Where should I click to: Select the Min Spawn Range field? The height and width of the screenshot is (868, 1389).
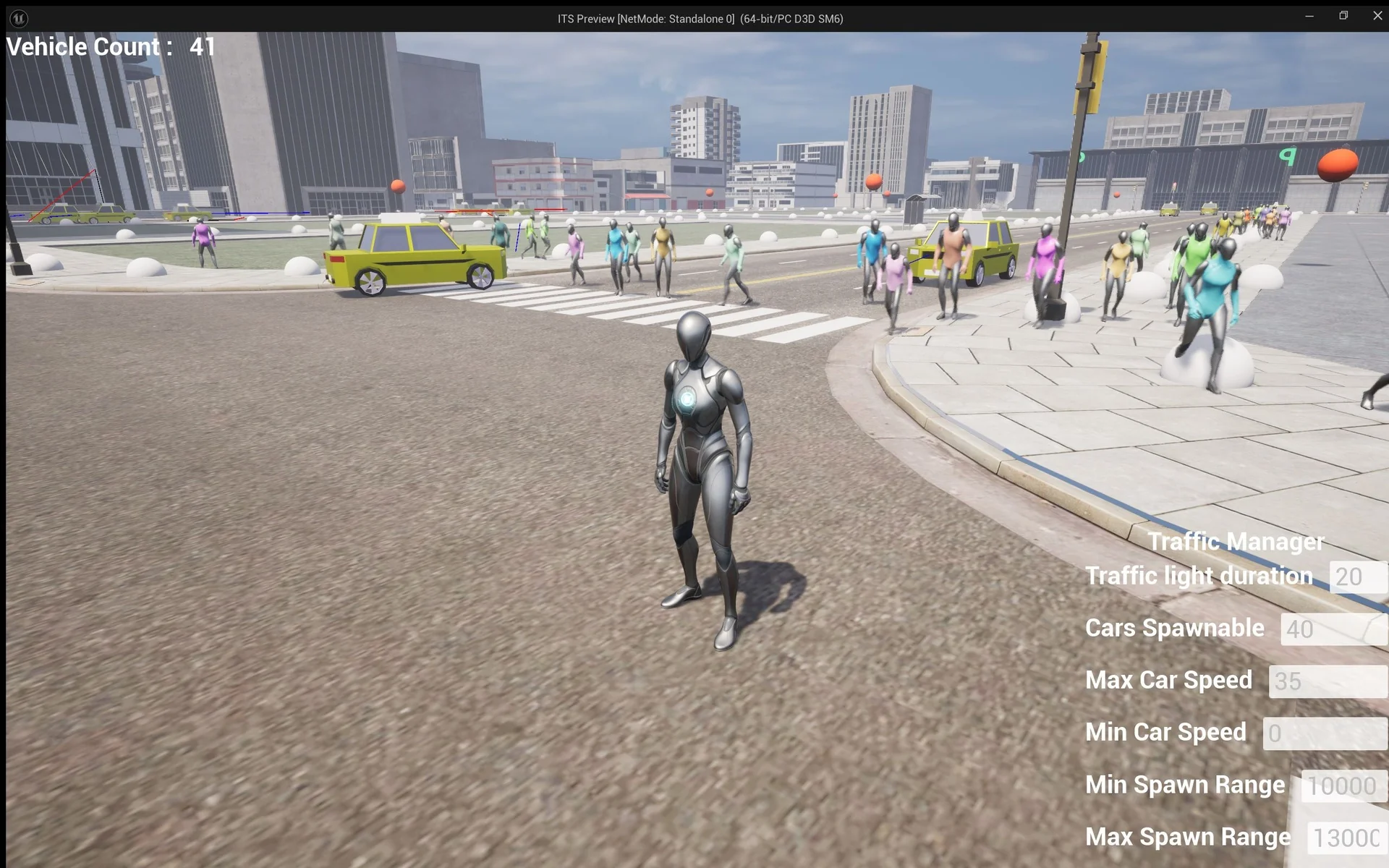click(1343, 786)
